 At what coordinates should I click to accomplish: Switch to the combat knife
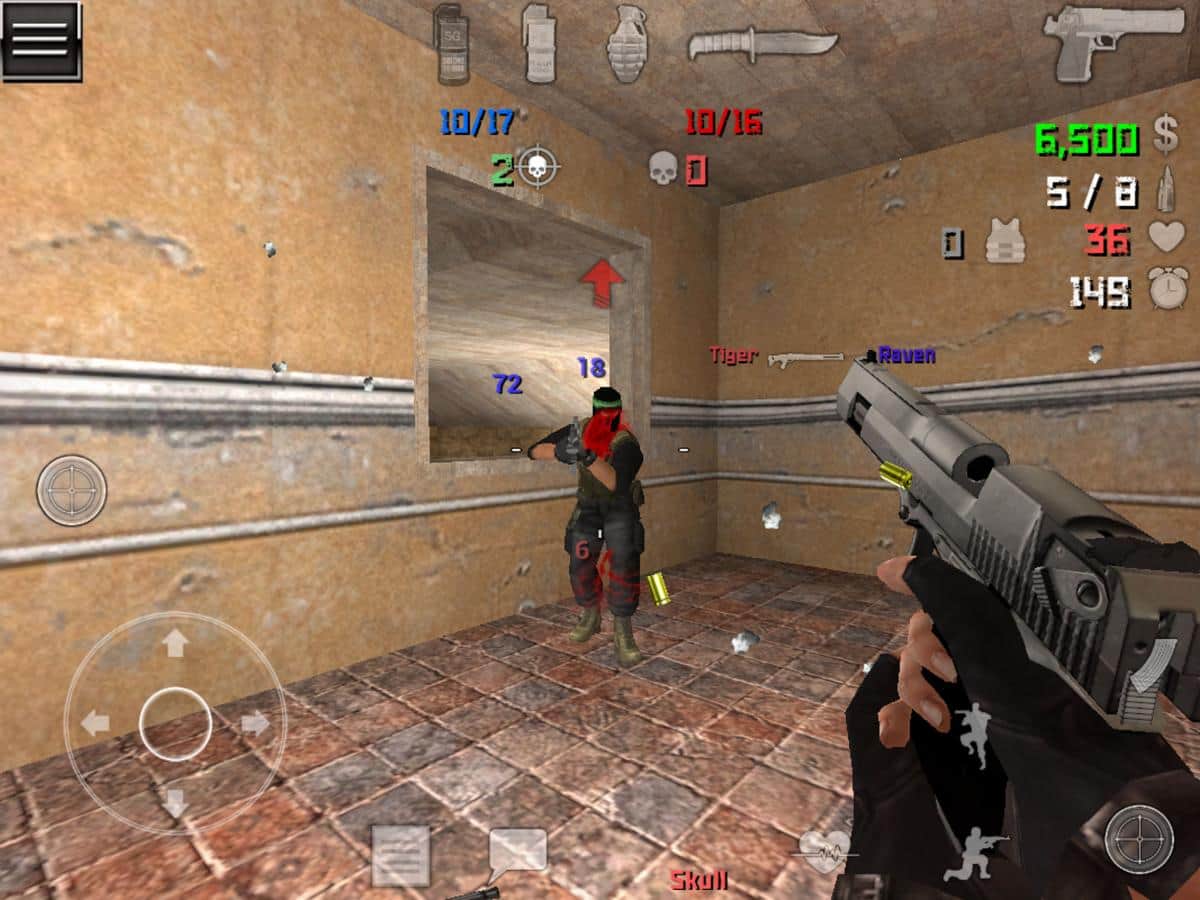click(762, 42)
